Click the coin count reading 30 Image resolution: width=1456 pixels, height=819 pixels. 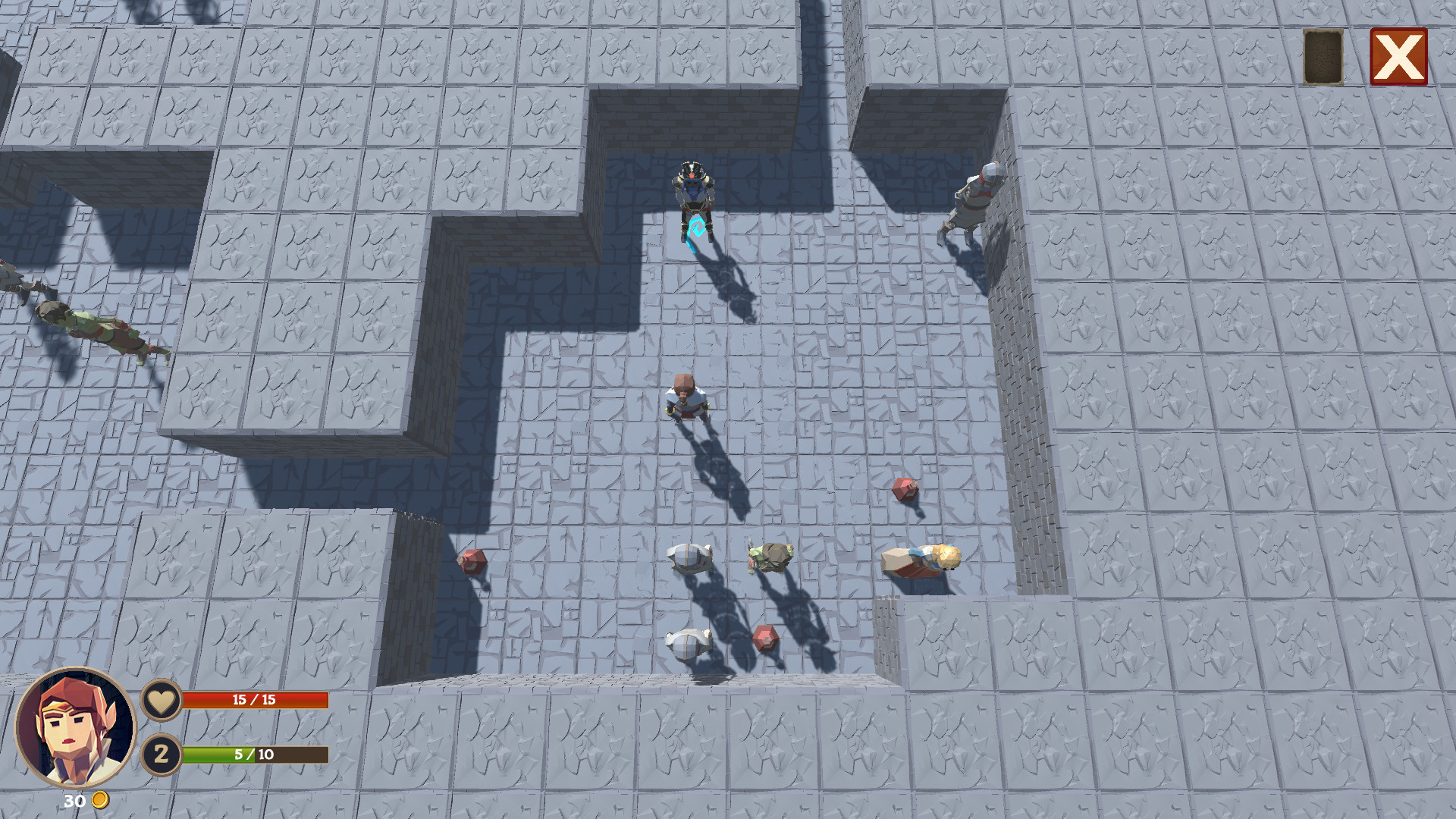[74, 801]
